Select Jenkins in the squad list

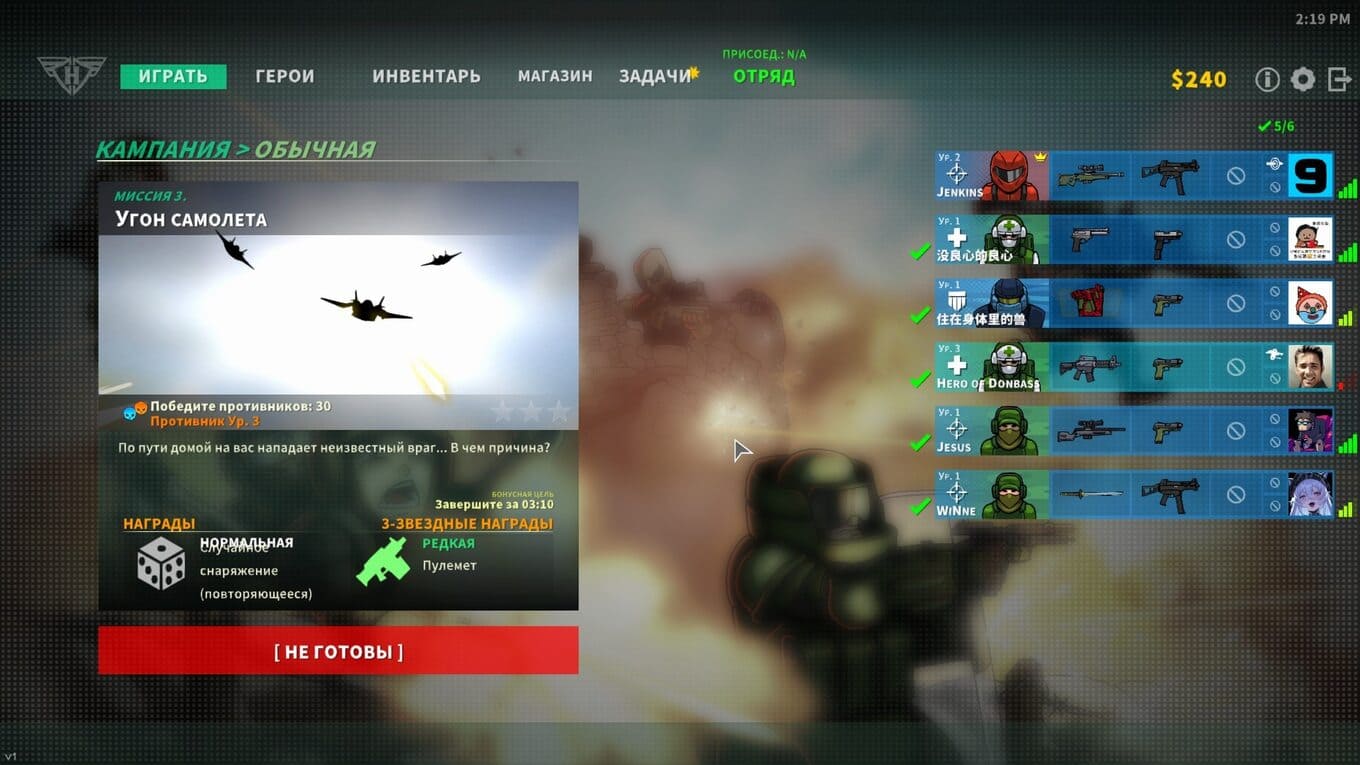(991, 176)
